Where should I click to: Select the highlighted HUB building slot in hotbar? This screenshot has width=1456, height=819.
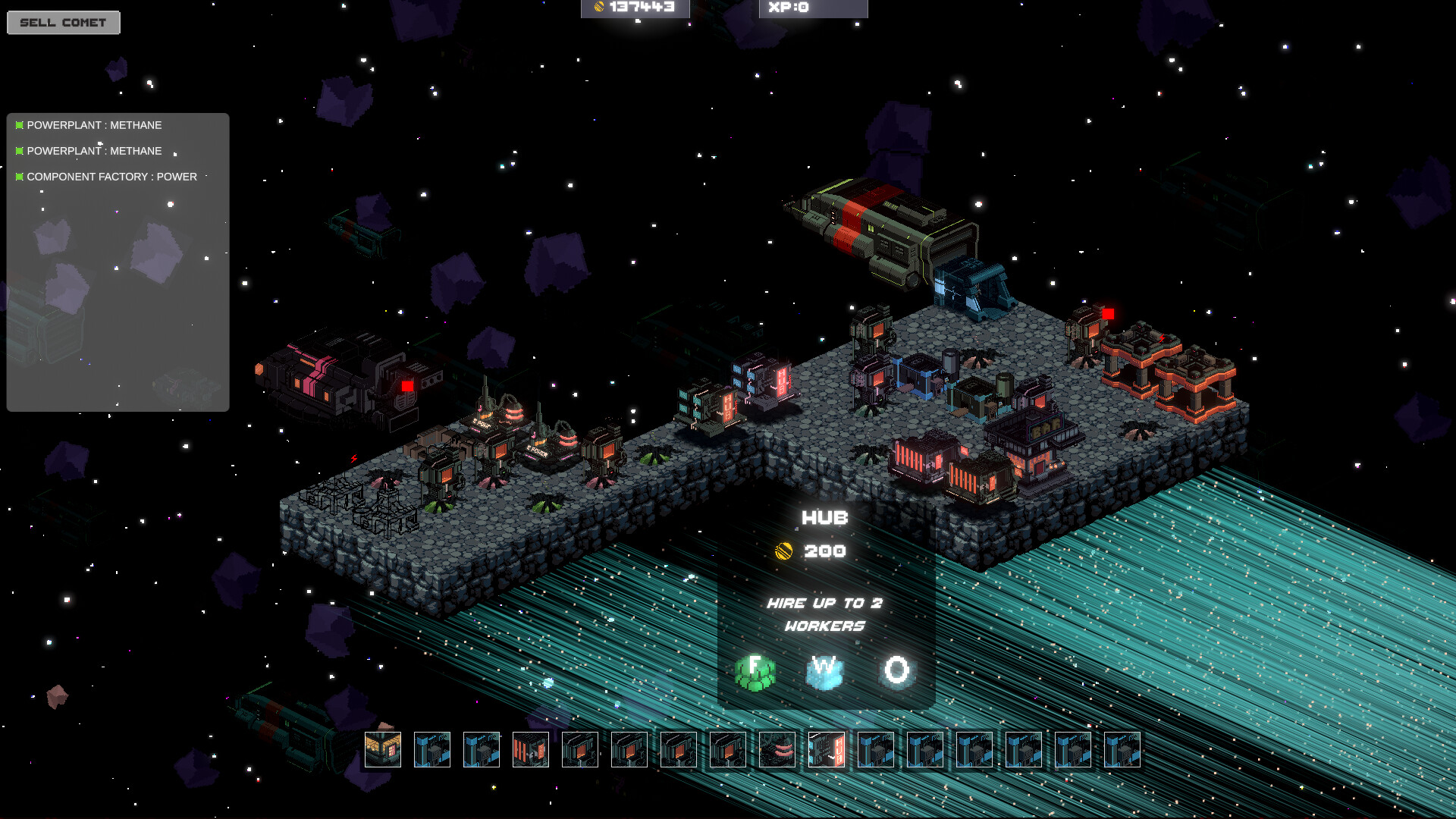(827, 749)
